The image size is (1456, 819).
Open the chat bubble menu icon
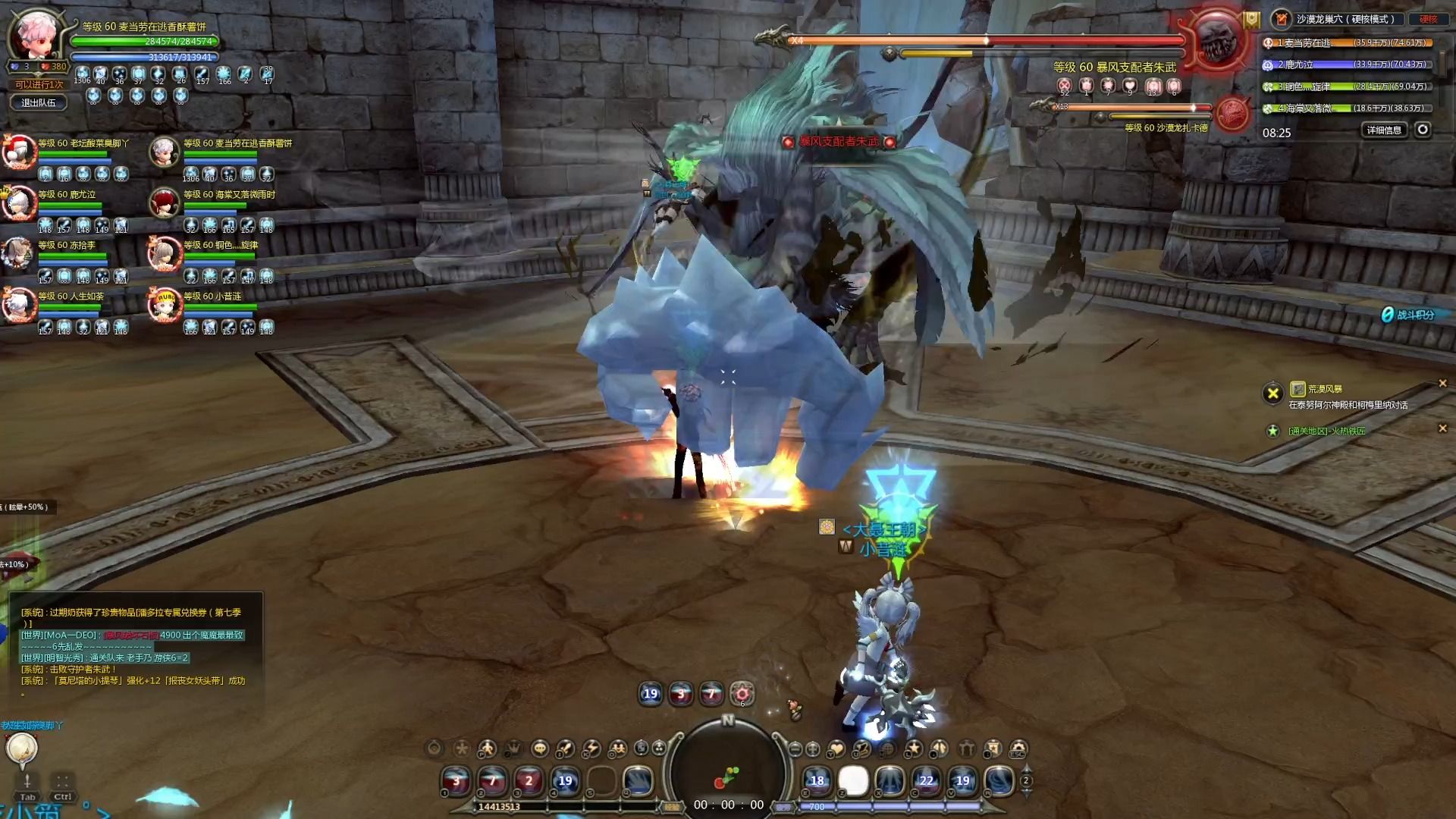(539, 749)
